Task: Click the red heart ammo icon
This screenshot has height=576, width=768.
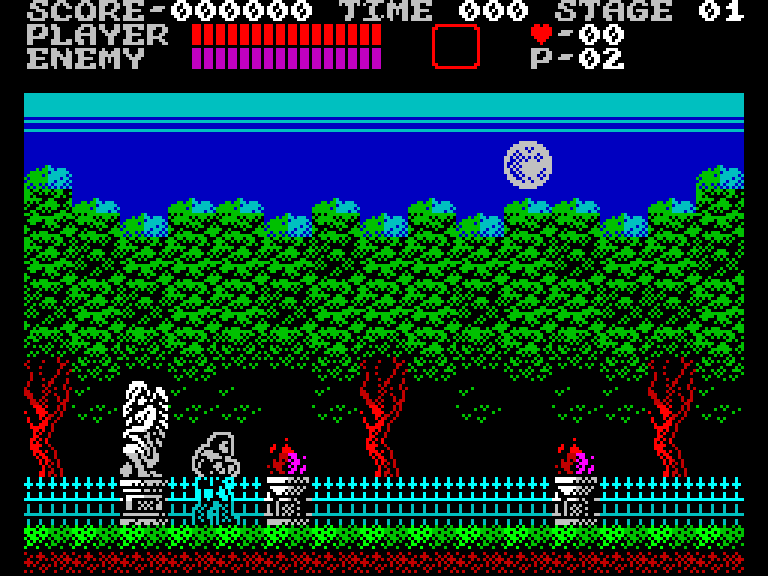Action: 541,34
